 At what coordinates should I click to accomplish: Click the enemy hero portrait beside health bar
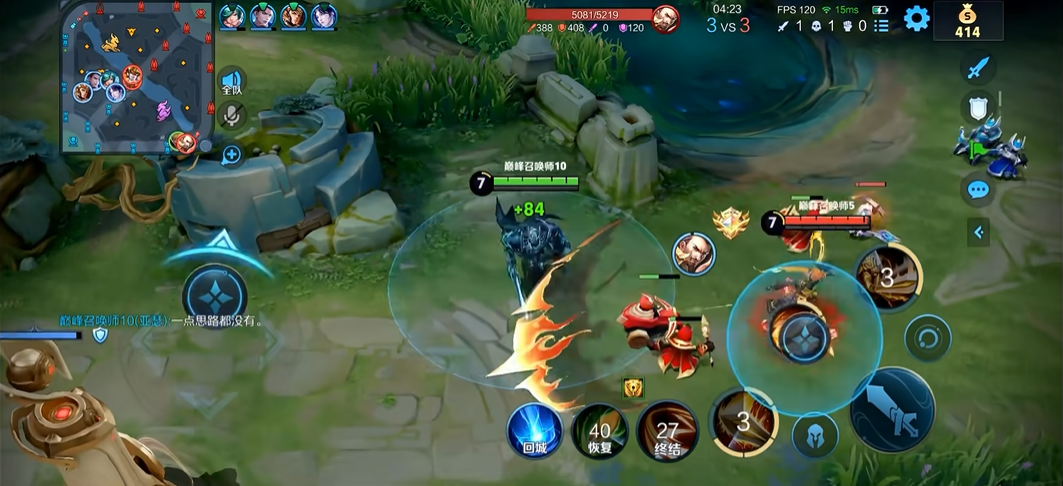[x=666, y=18]
